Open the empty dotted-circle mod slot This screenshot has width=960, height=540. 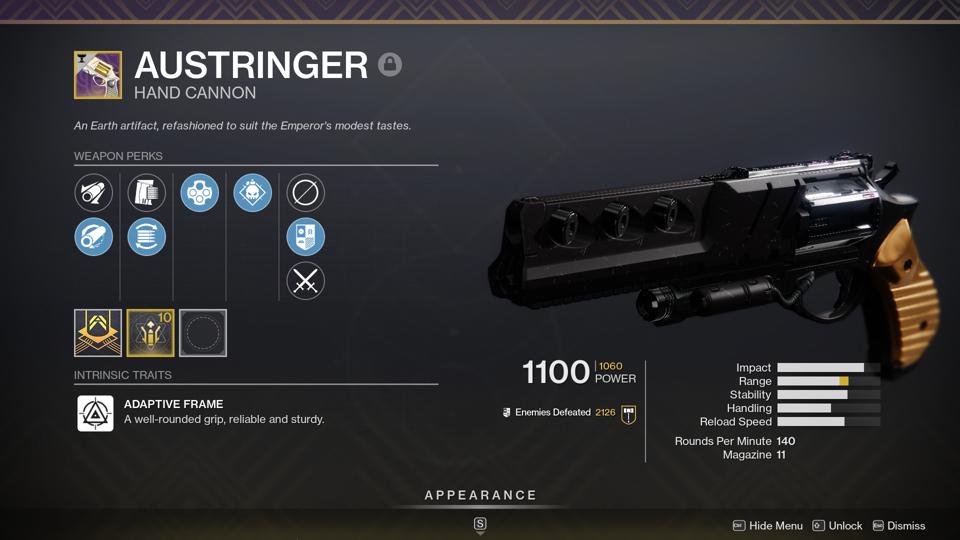203,333
